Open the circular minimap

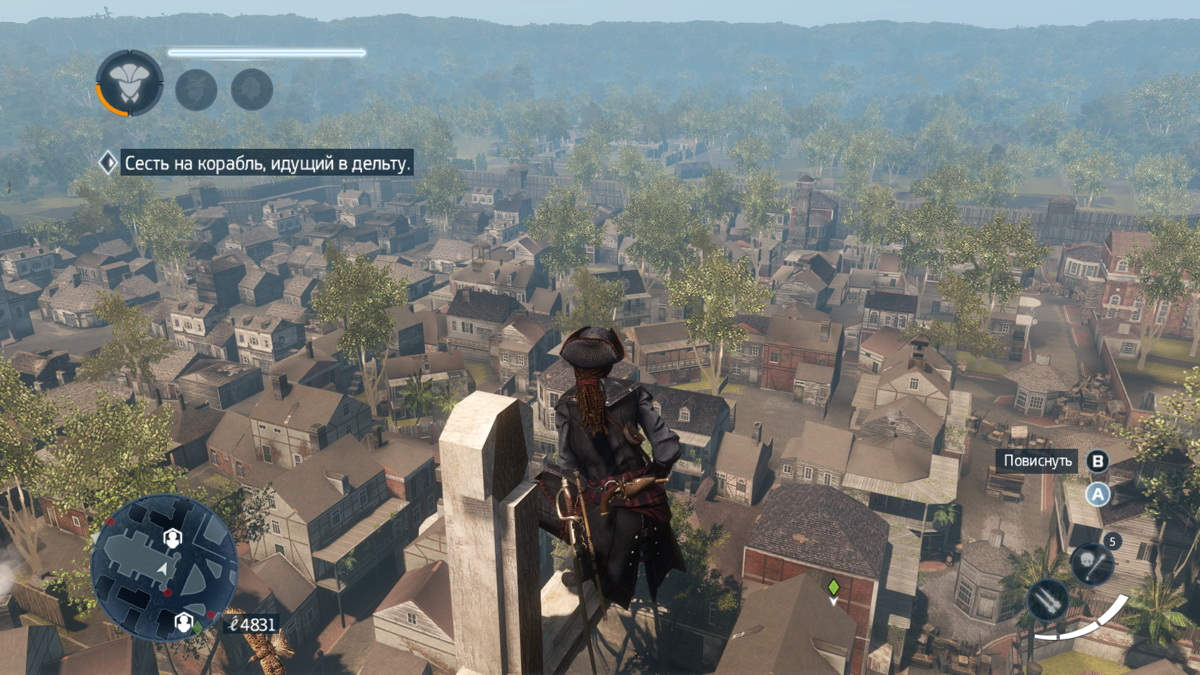click(x=164, y=567)
